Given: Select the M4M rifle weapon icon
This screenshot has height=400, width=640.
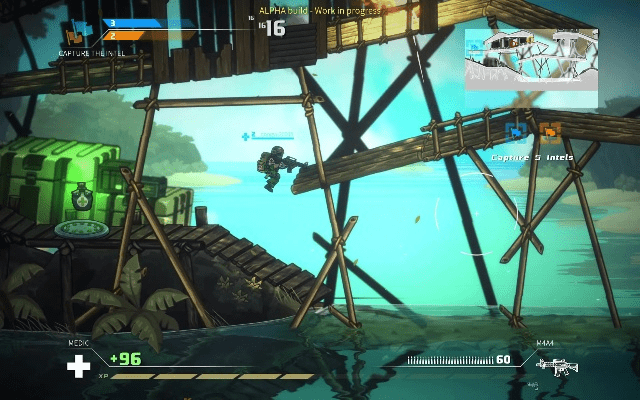Looking at the screenshot, I should pyautogui.click(x=558, y=367).
